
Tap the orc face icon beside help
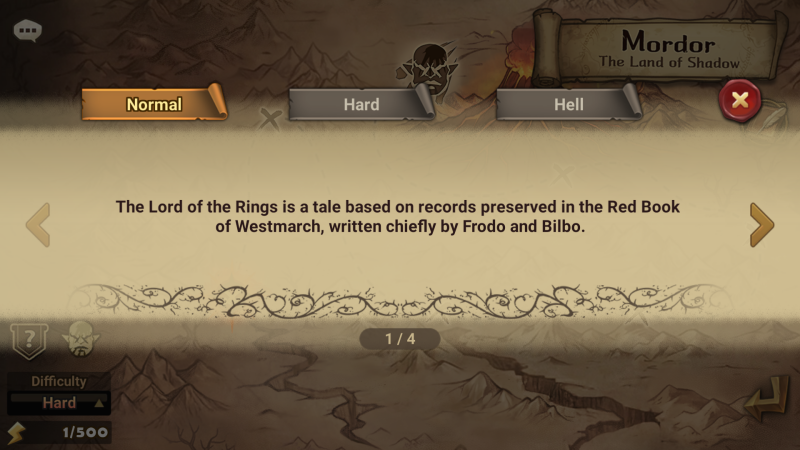pyautogui.click(x=78, y=340)
